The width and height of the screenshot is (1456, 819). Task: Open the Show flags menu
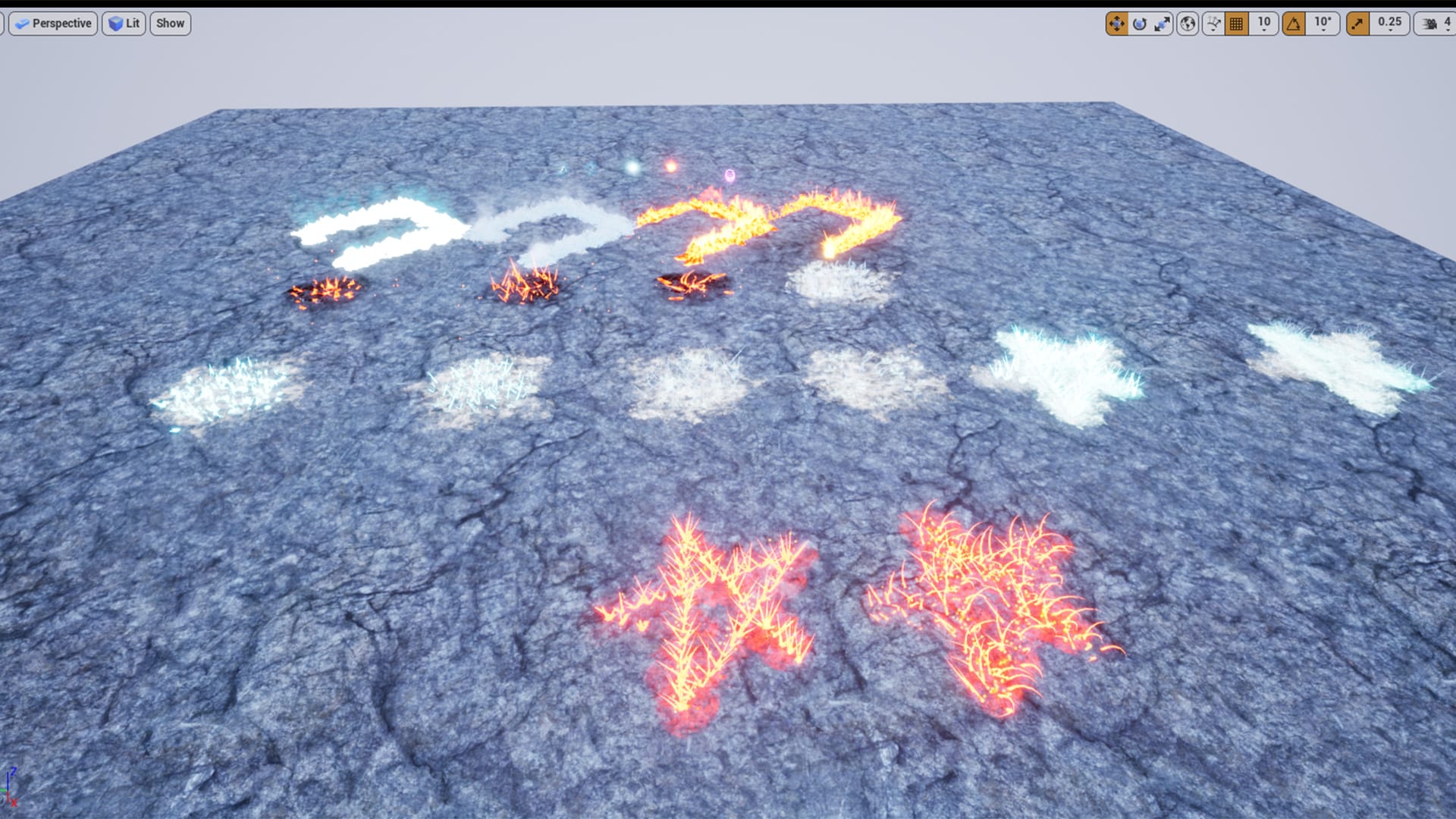(x=170, y=24)
